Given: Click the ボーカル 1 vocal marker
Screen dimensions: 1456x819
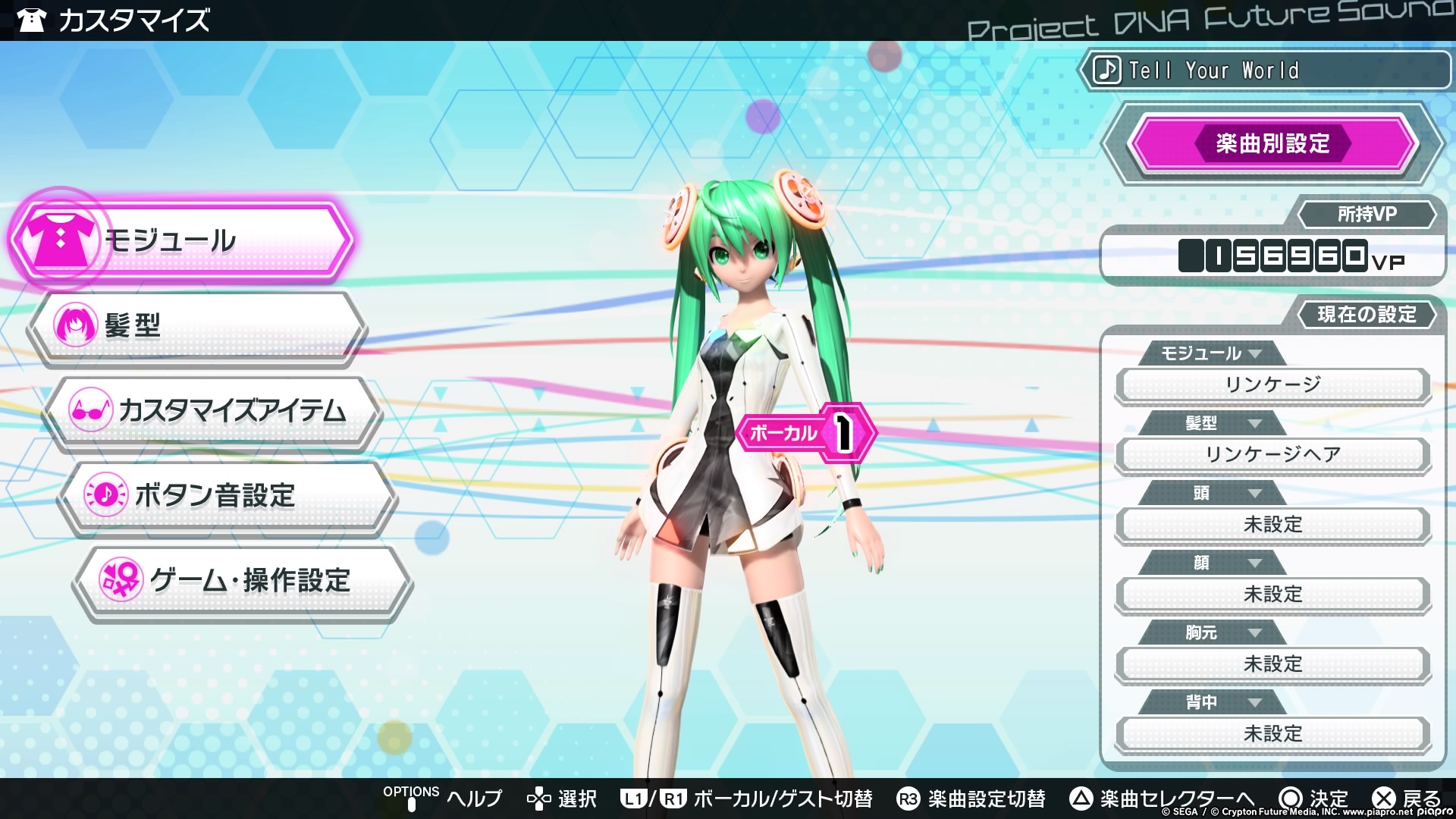Looking at the screenshot, I should pos(805,432).
